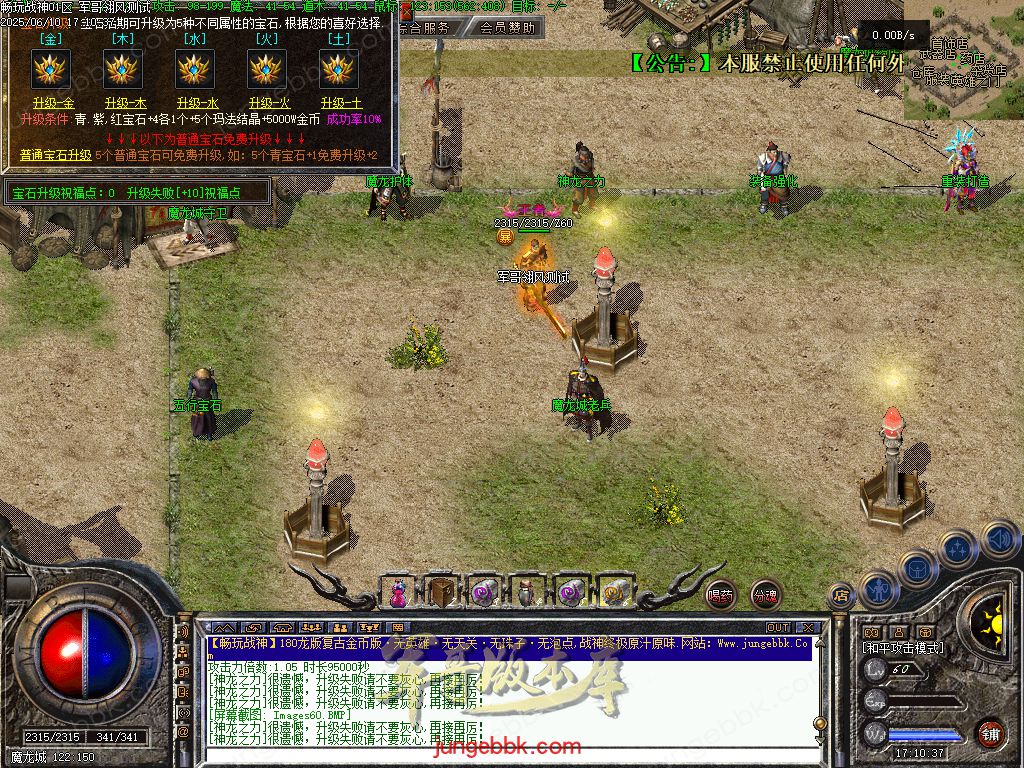This screenshot has height=768, width=1024.
Task: Toggle sound with the speaker icon
Action: coord(999,540)
